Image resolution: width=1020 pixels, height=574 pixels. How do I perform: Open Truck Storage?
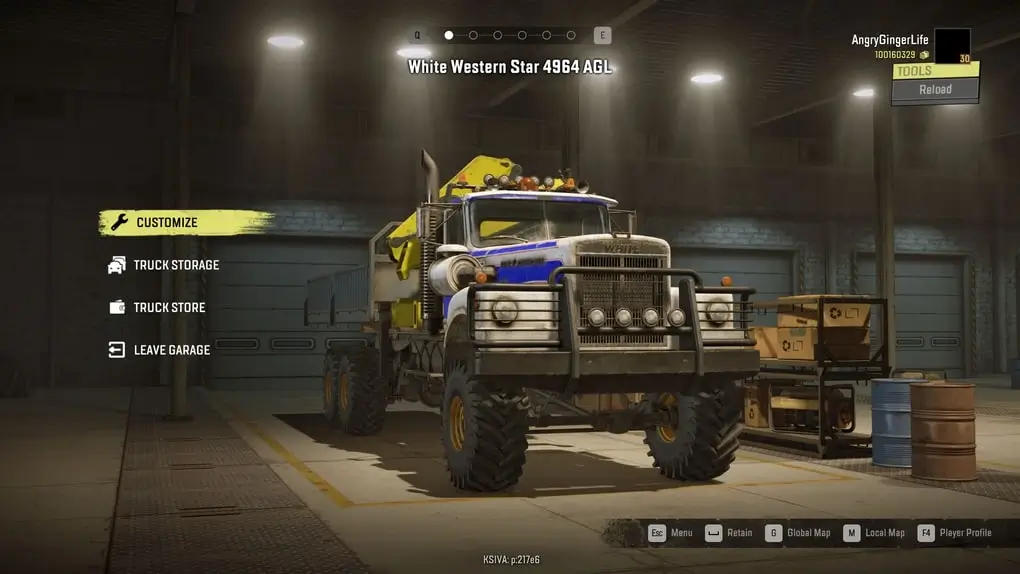tap(176, 265)
